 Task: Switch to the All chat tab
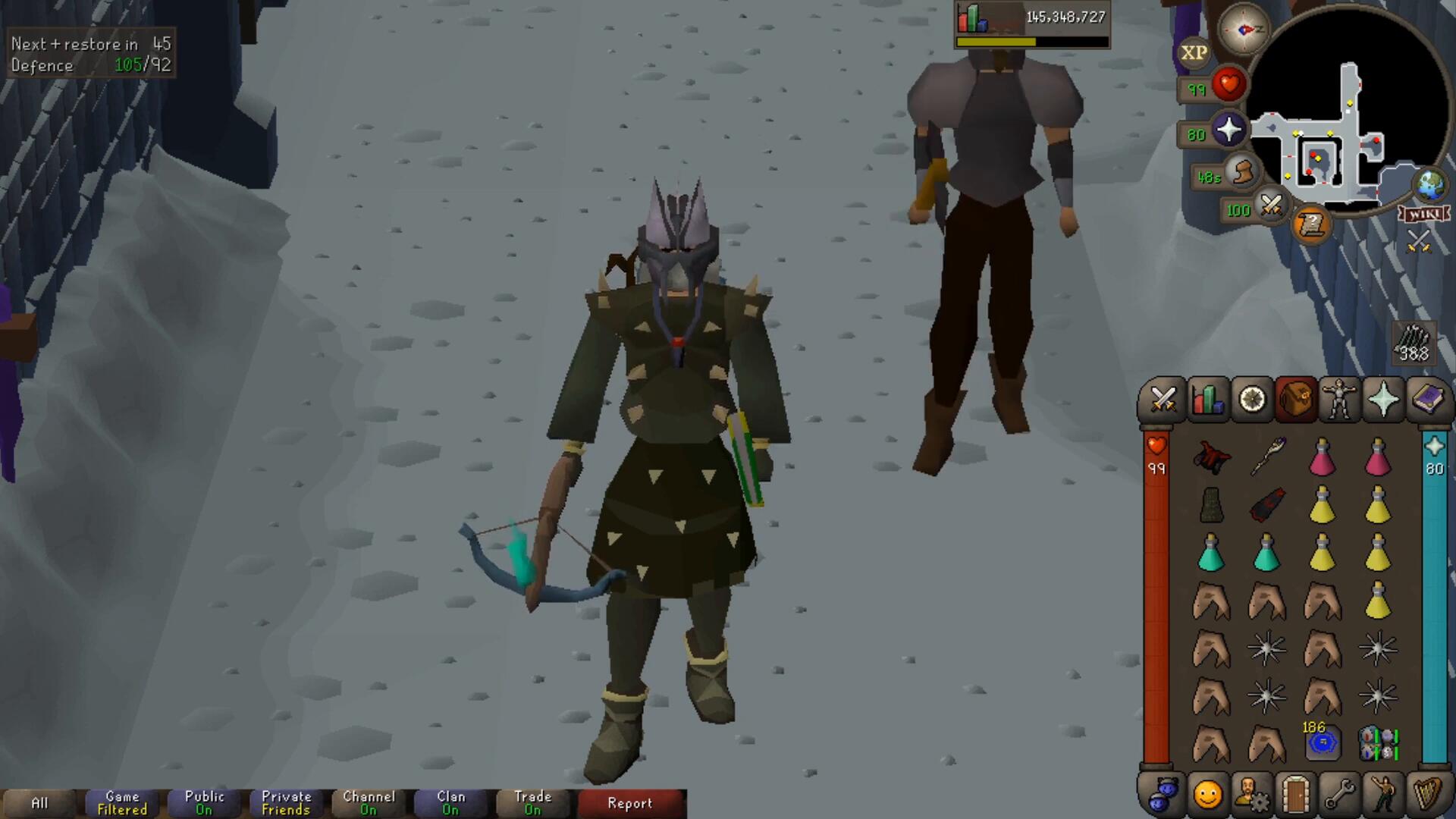39,803
